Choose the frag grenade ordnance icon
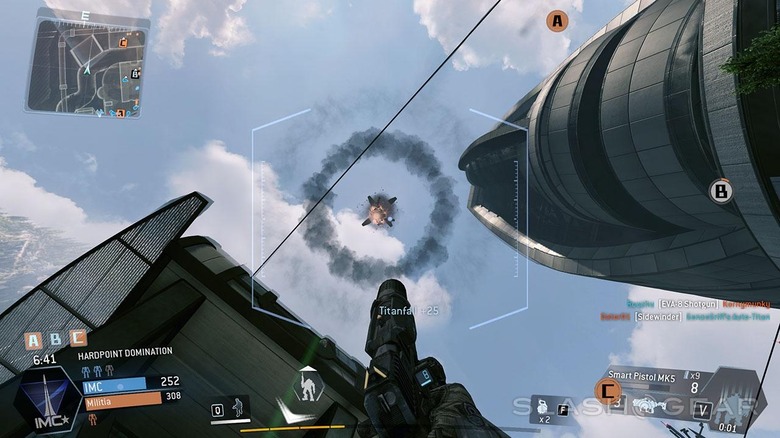Viewport: 780px width, 438px height. pyautogui.click(x=545, y=408)
